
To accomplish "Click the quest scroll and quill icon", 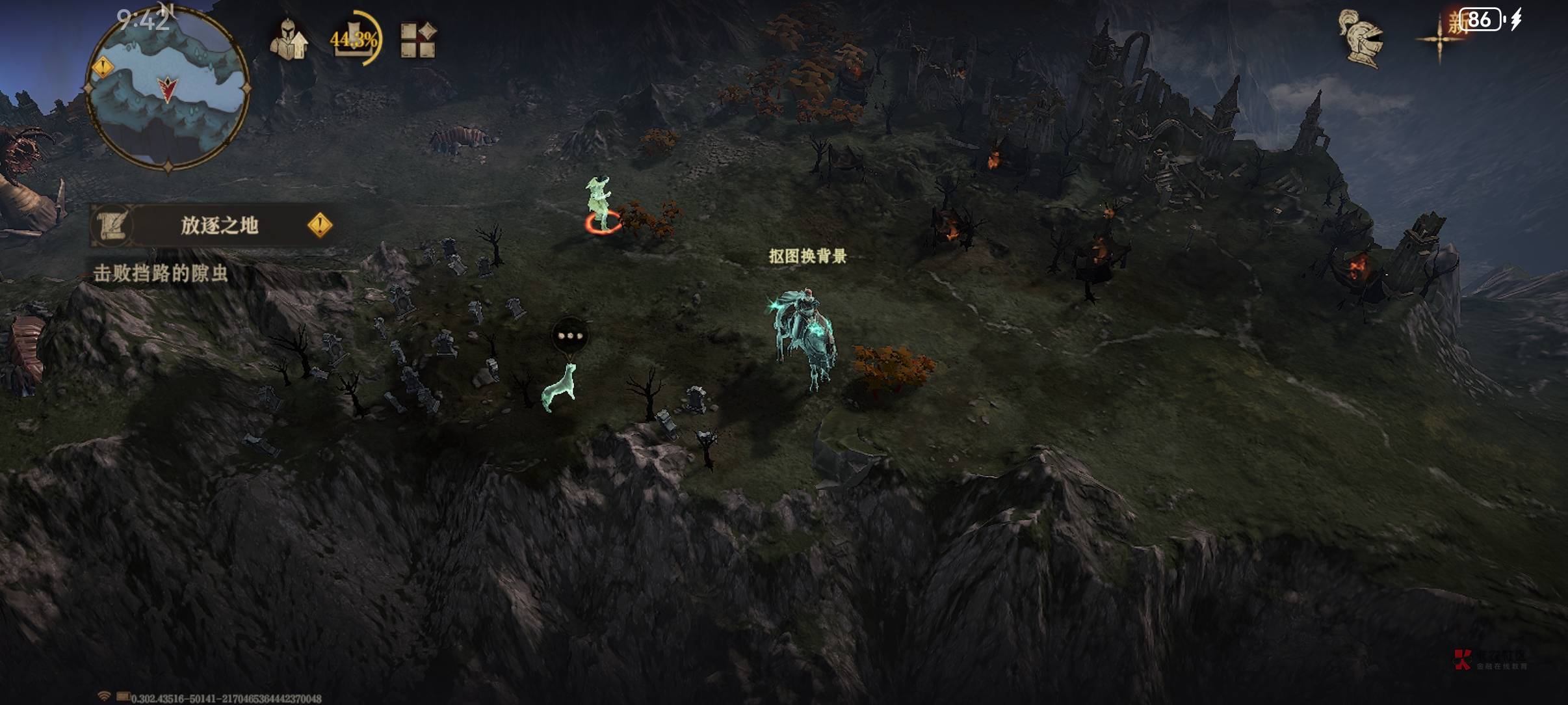I will click(x=113, y=226).
